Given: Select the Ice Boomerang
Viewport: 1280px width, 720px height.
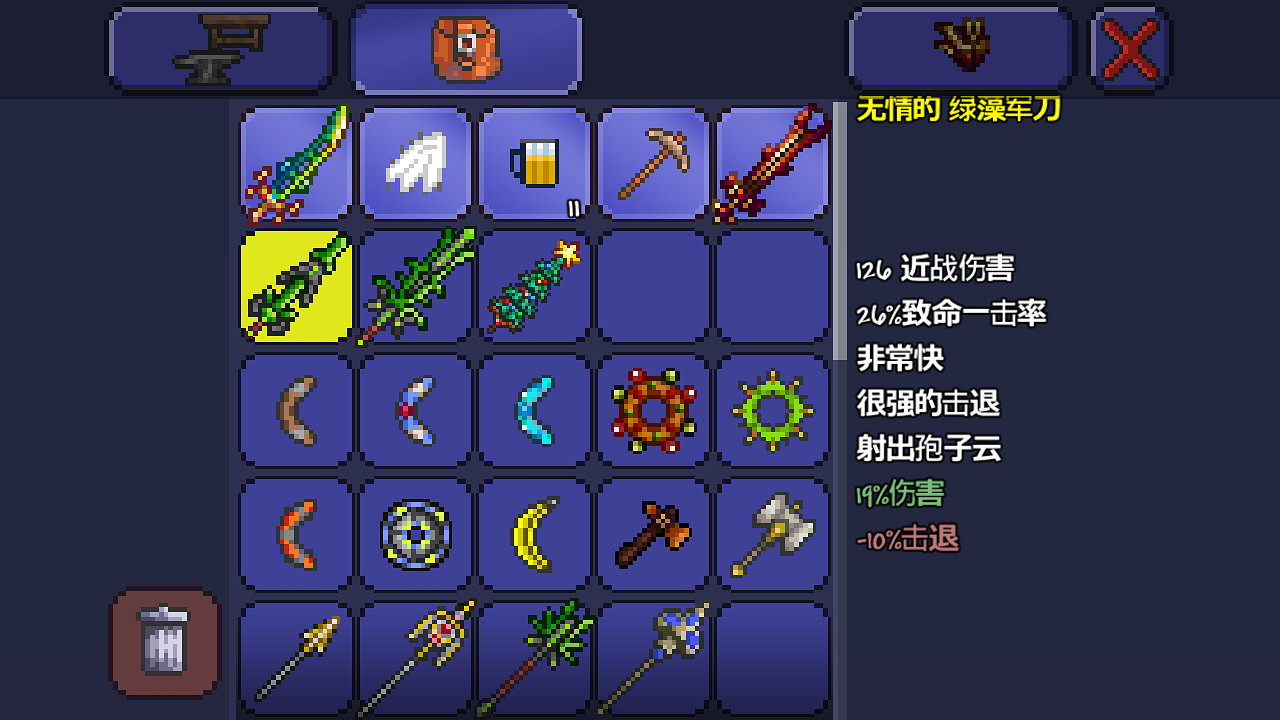Looking at the screenshot, I should [534, 411].
